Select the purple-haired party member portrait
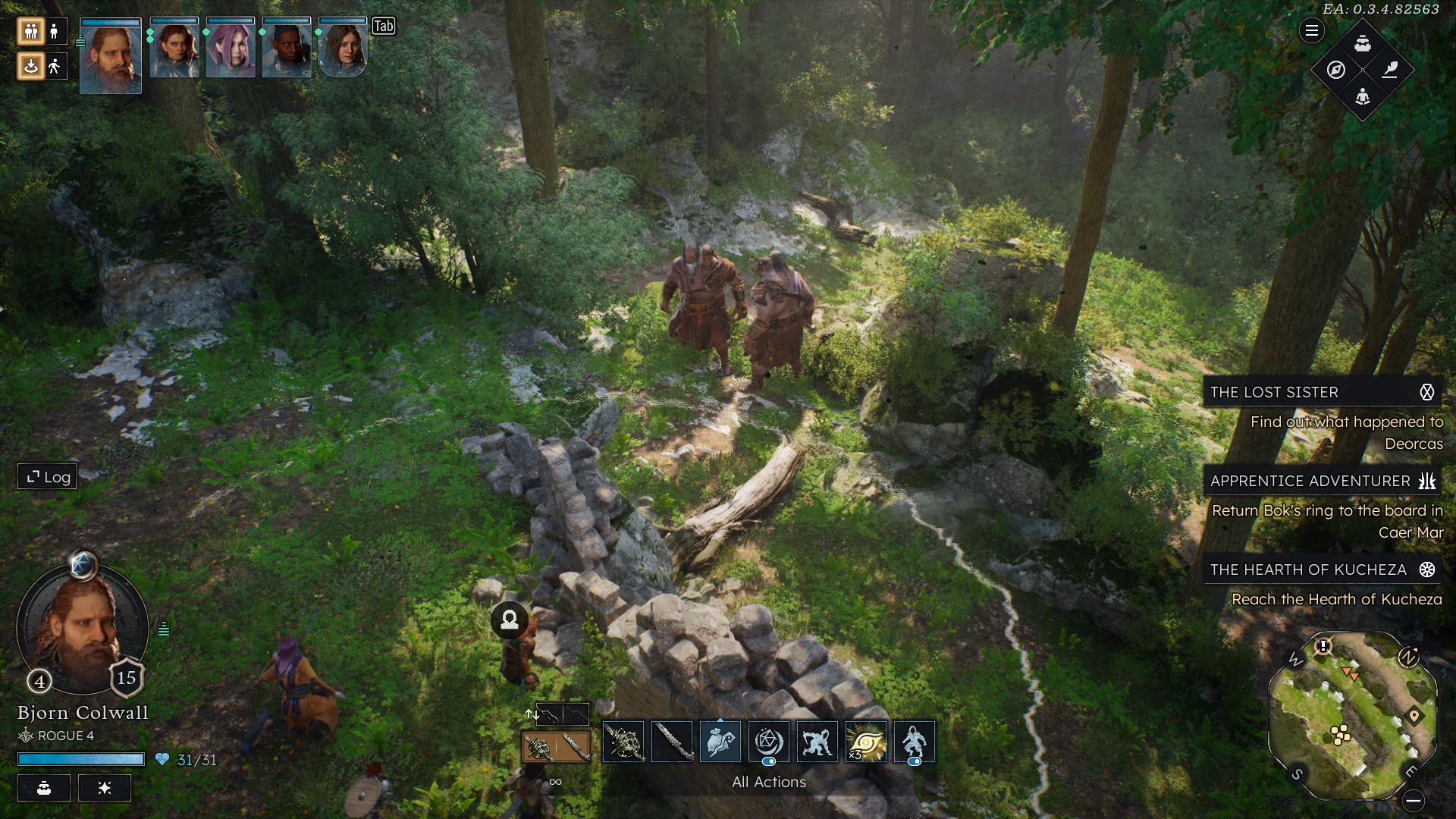The image size is (1456, 819). 231,48
